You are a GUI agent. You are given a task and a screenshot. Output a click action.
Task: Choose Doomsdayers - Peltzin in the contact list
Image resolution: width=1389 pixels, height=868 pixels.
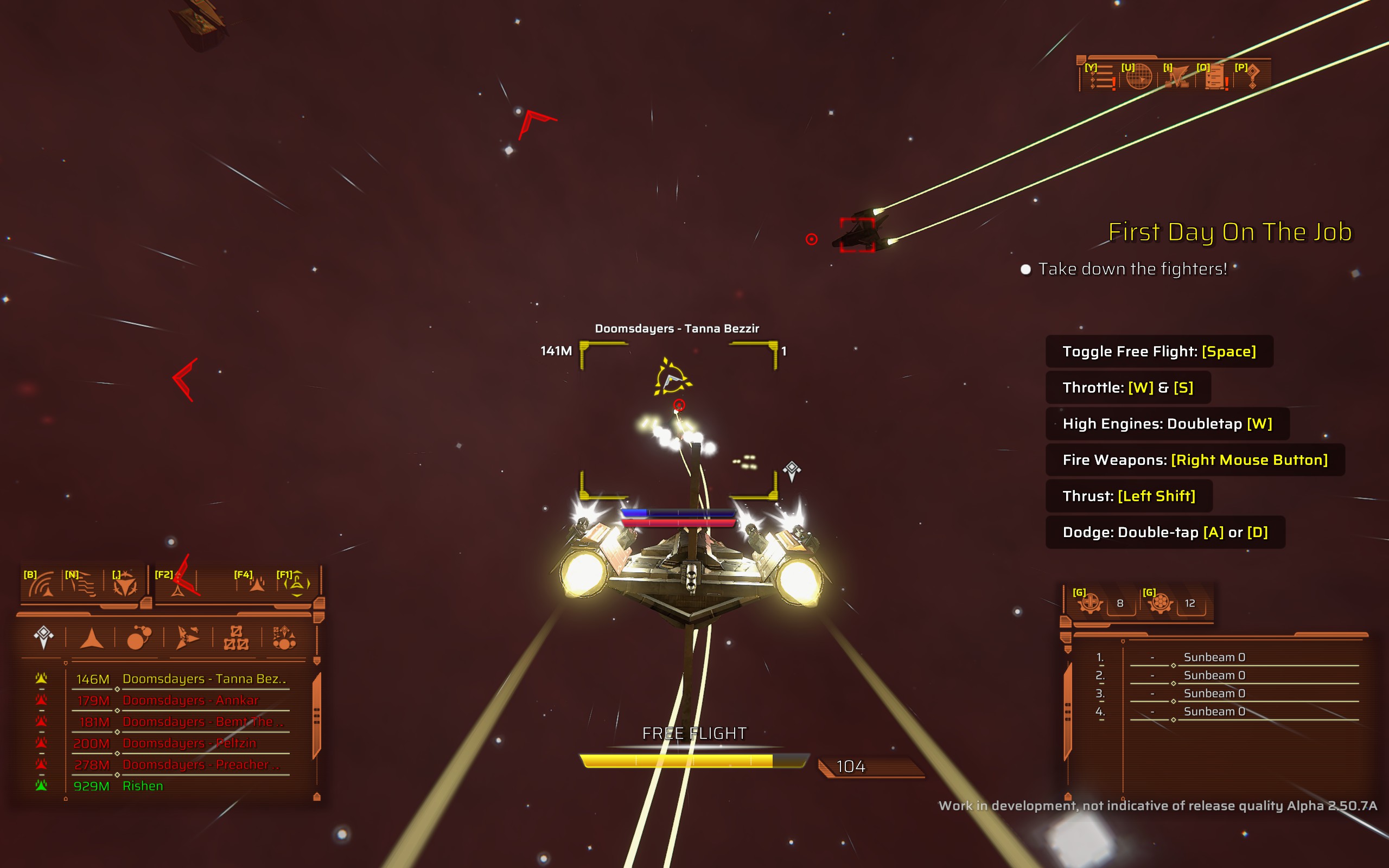click(189, 743)
